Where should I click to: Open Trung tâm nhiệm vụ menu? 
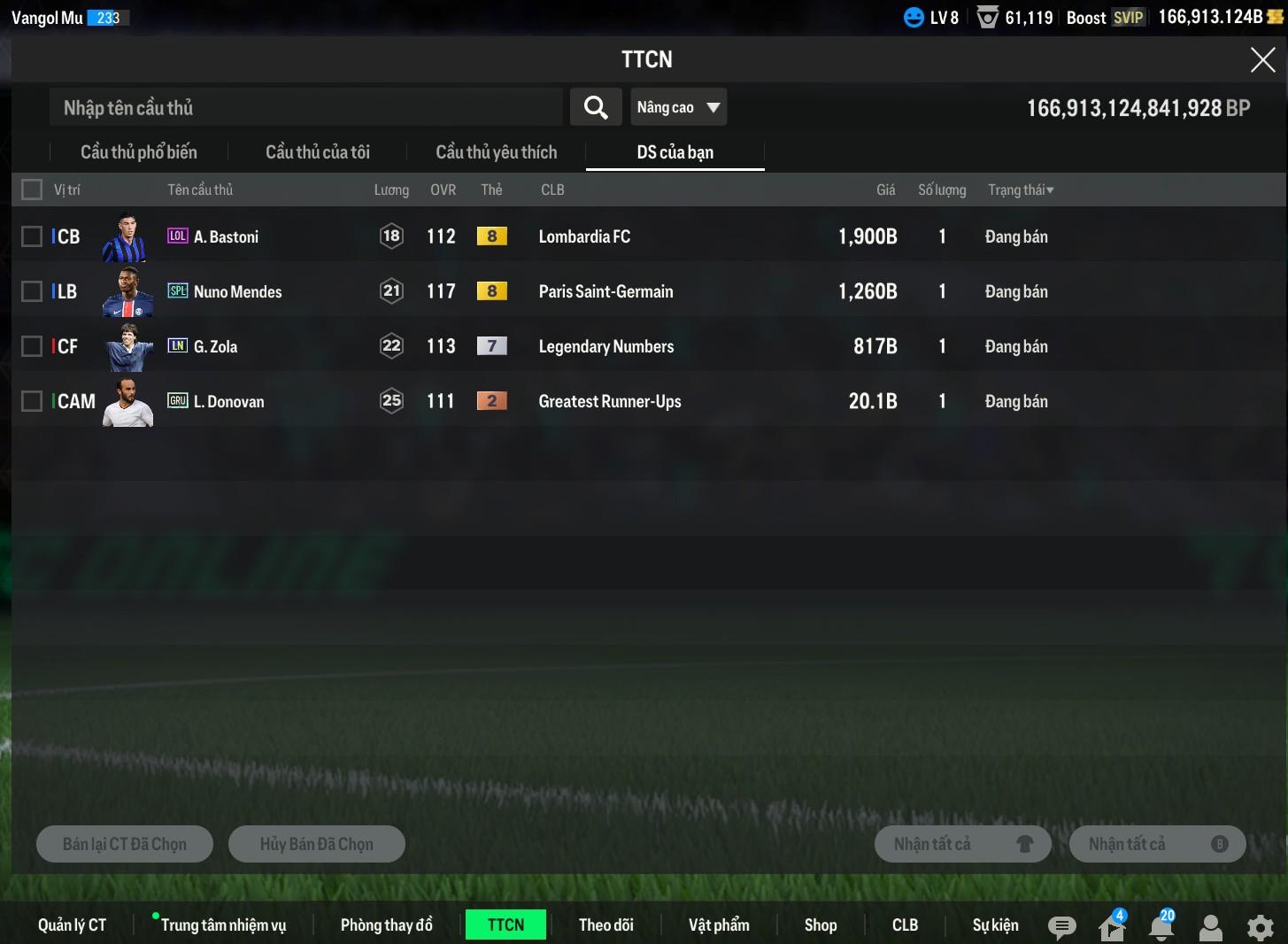(223, 925)
